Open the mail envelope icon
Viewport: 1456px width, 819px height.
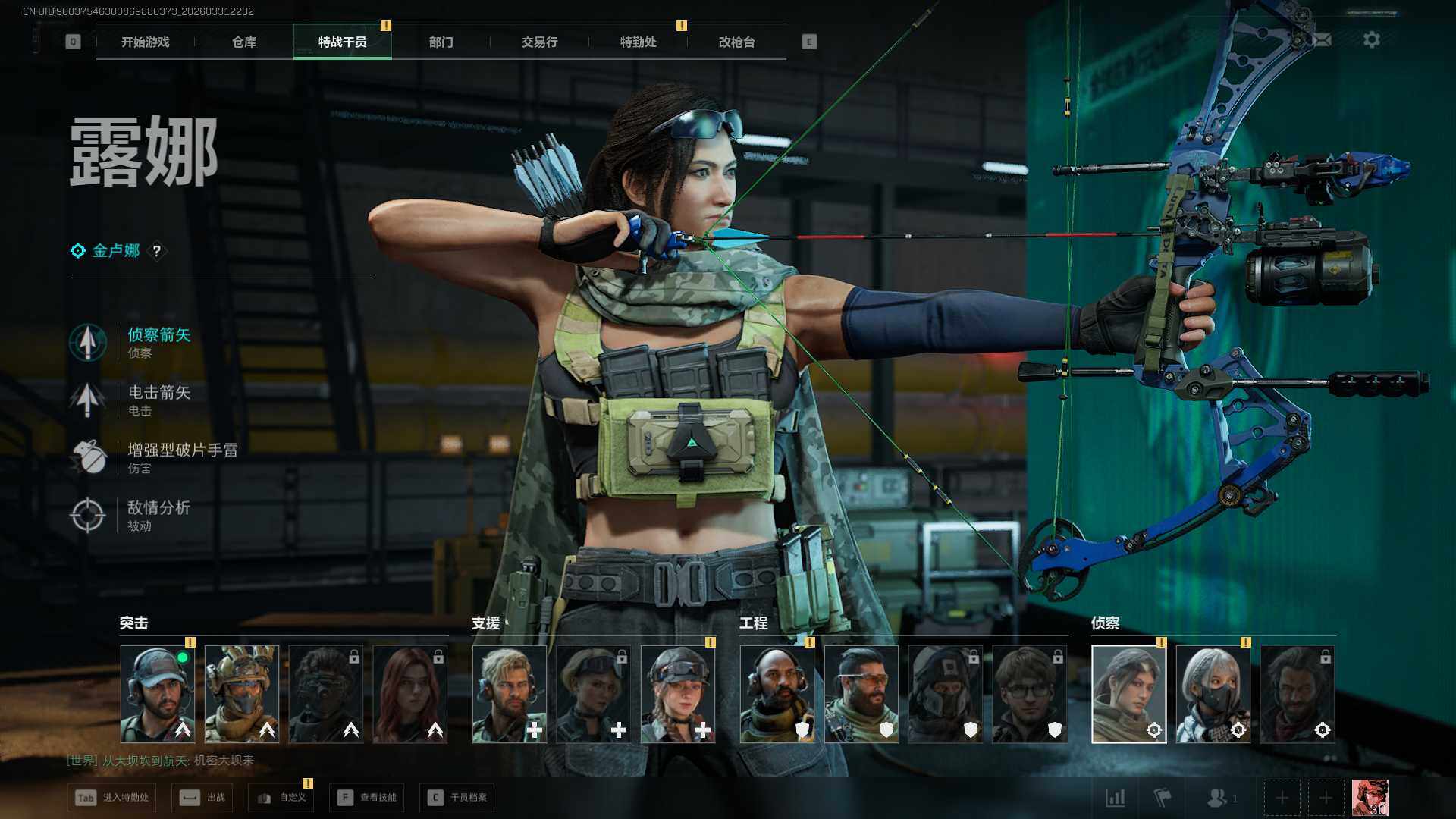tap(1322, 39)
